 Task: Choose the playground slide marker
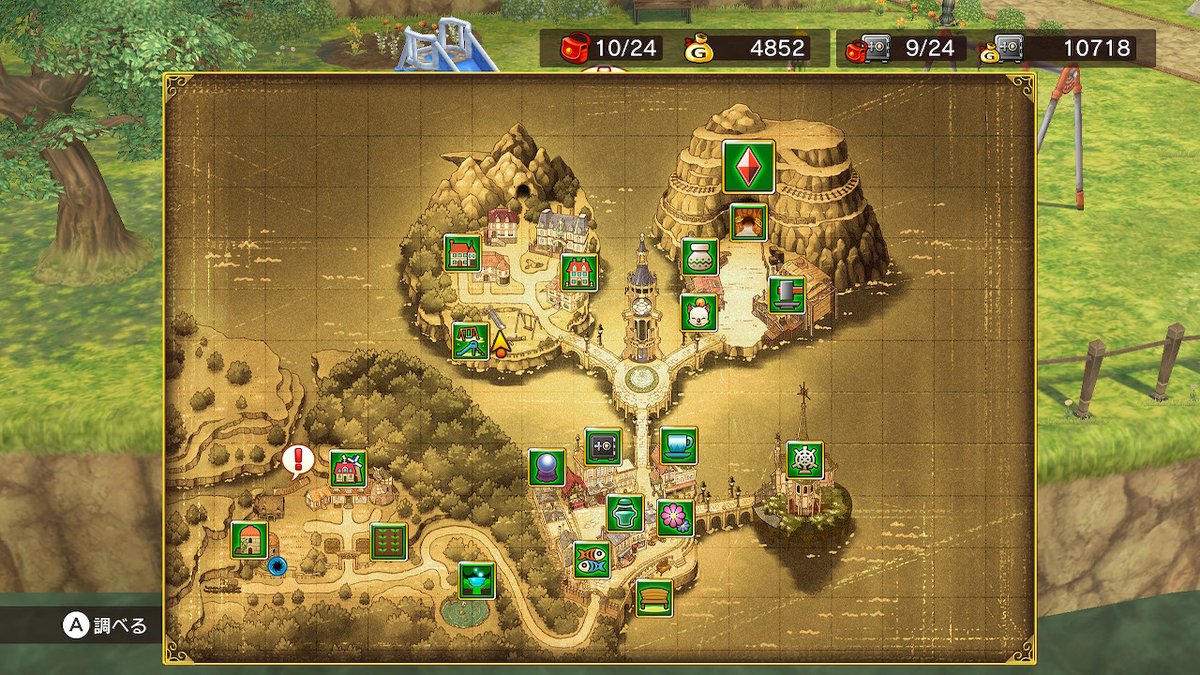pos(469,341)
